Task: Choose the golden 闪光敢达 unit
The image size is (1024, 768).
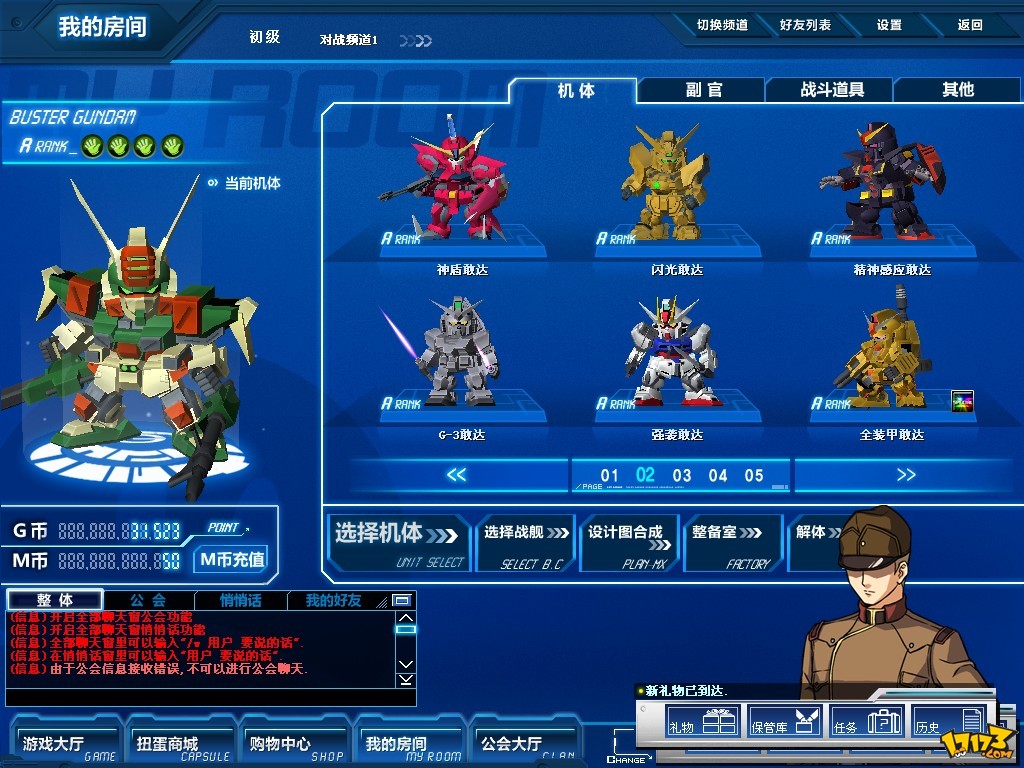Action: pyautogui.click(x=677, y=185)
